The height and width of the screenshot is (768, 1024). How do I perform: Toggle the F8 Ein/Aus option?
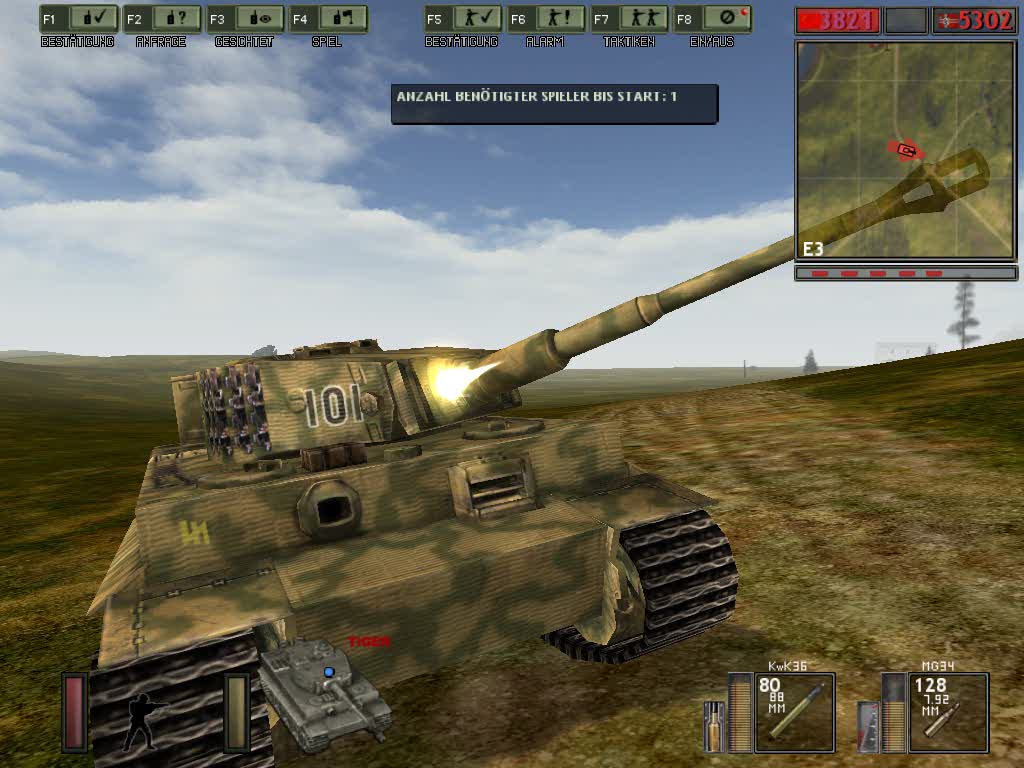tap(712, 19)
